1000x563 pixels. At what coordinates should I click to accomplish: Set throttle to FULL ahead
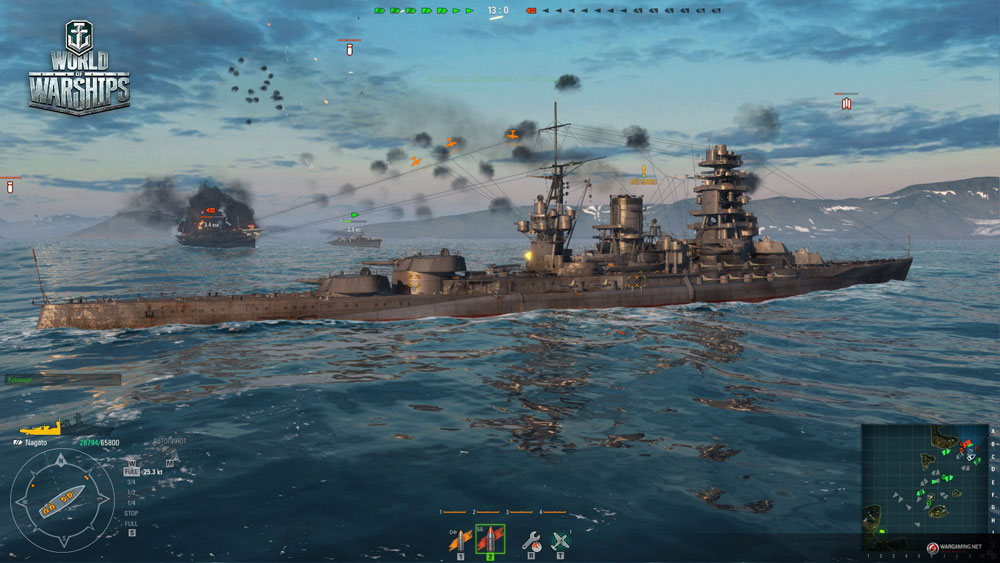(x=131, y=471)
